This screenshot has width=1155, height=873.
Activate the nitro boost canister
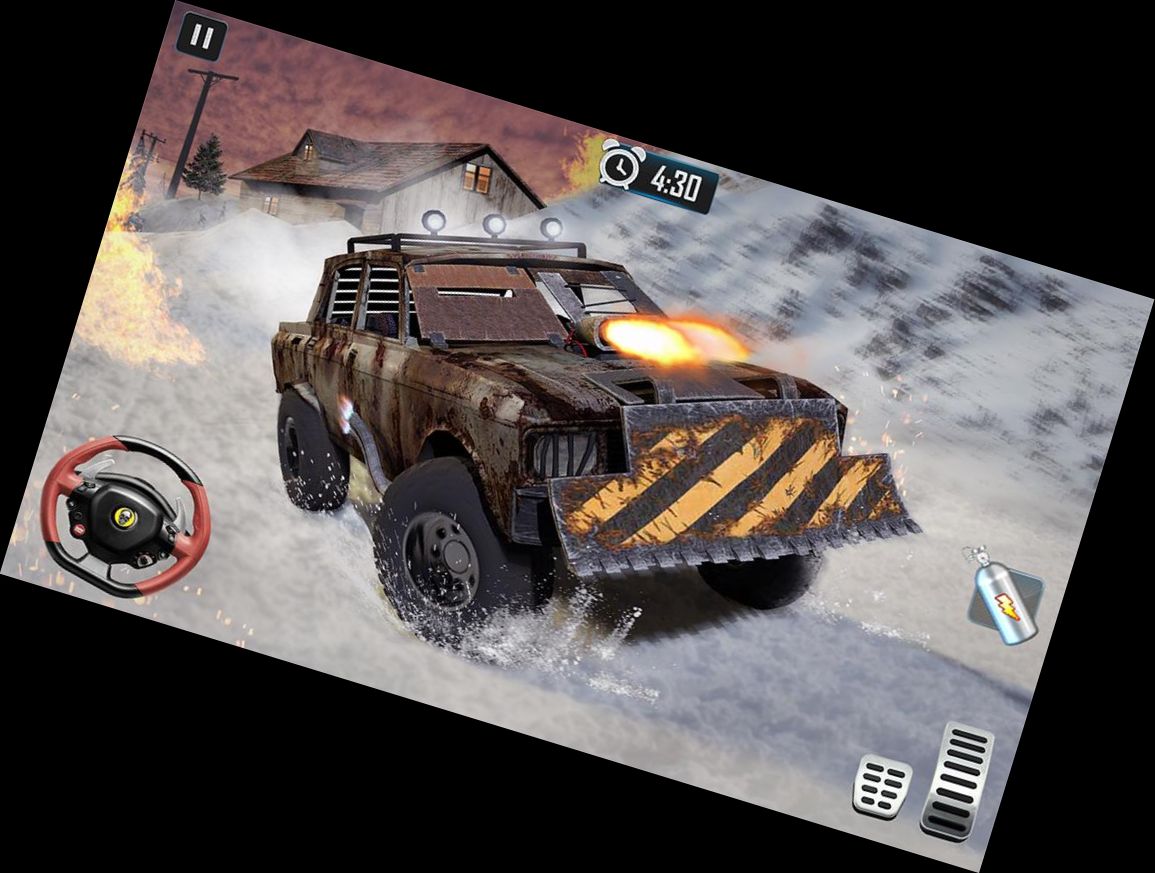click(x=1003, y=598)
